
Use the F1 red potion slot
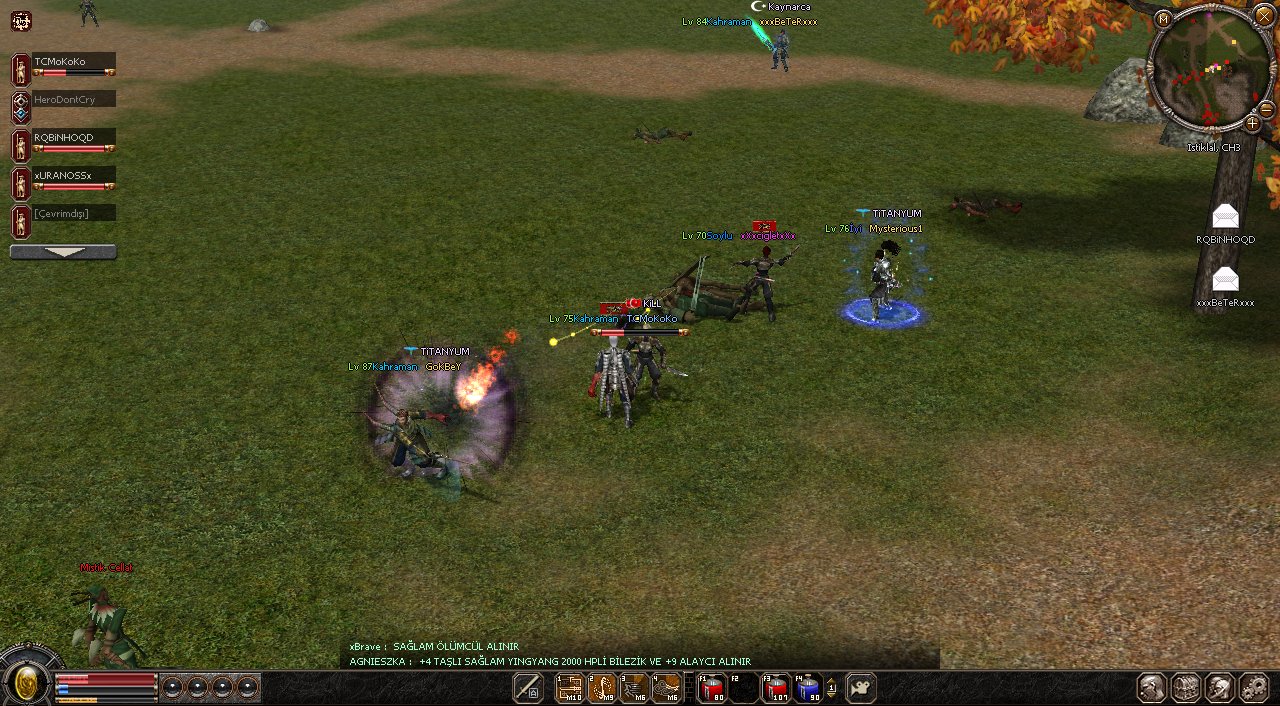711,688
